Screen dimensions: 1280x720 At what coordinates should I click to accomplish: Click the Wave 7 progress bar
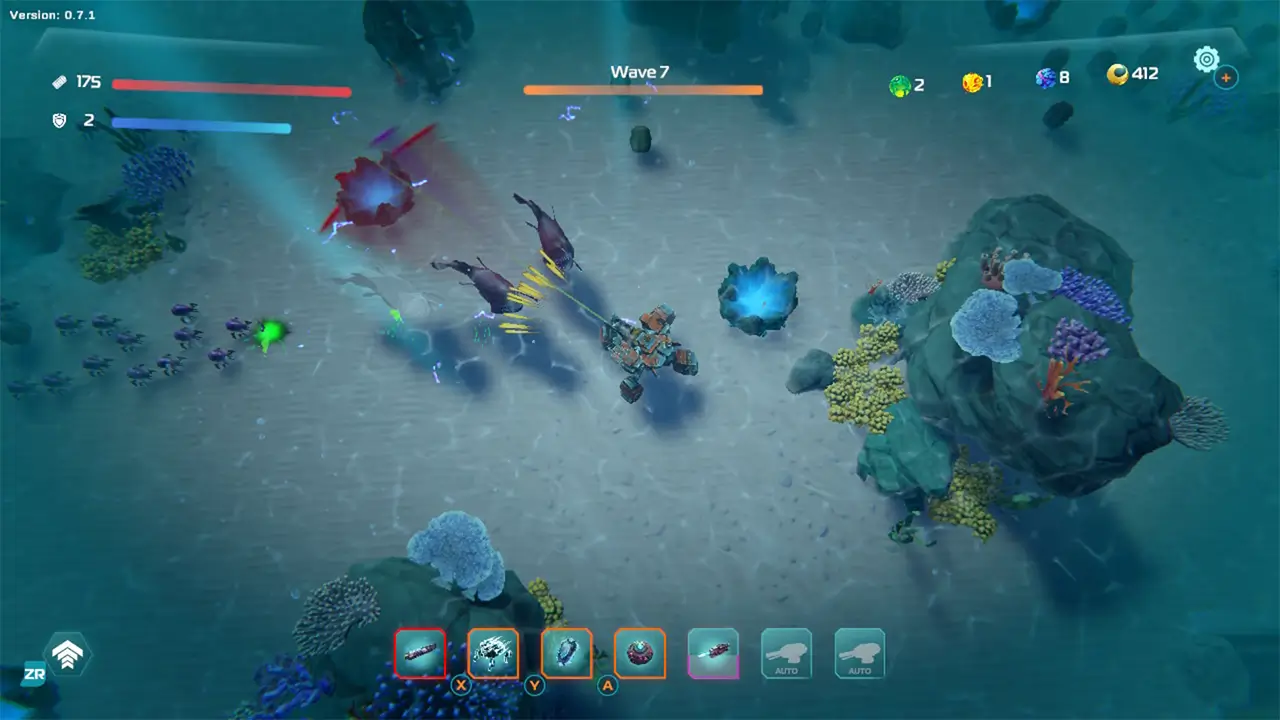641,90
